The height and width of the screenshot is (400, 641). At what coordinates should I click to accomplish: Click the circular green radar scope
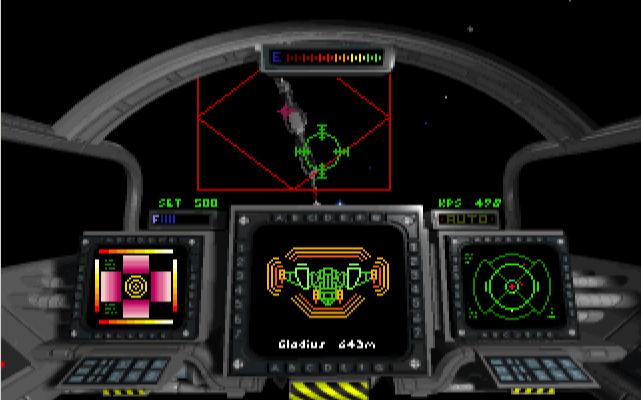click(x=511, y=286)
